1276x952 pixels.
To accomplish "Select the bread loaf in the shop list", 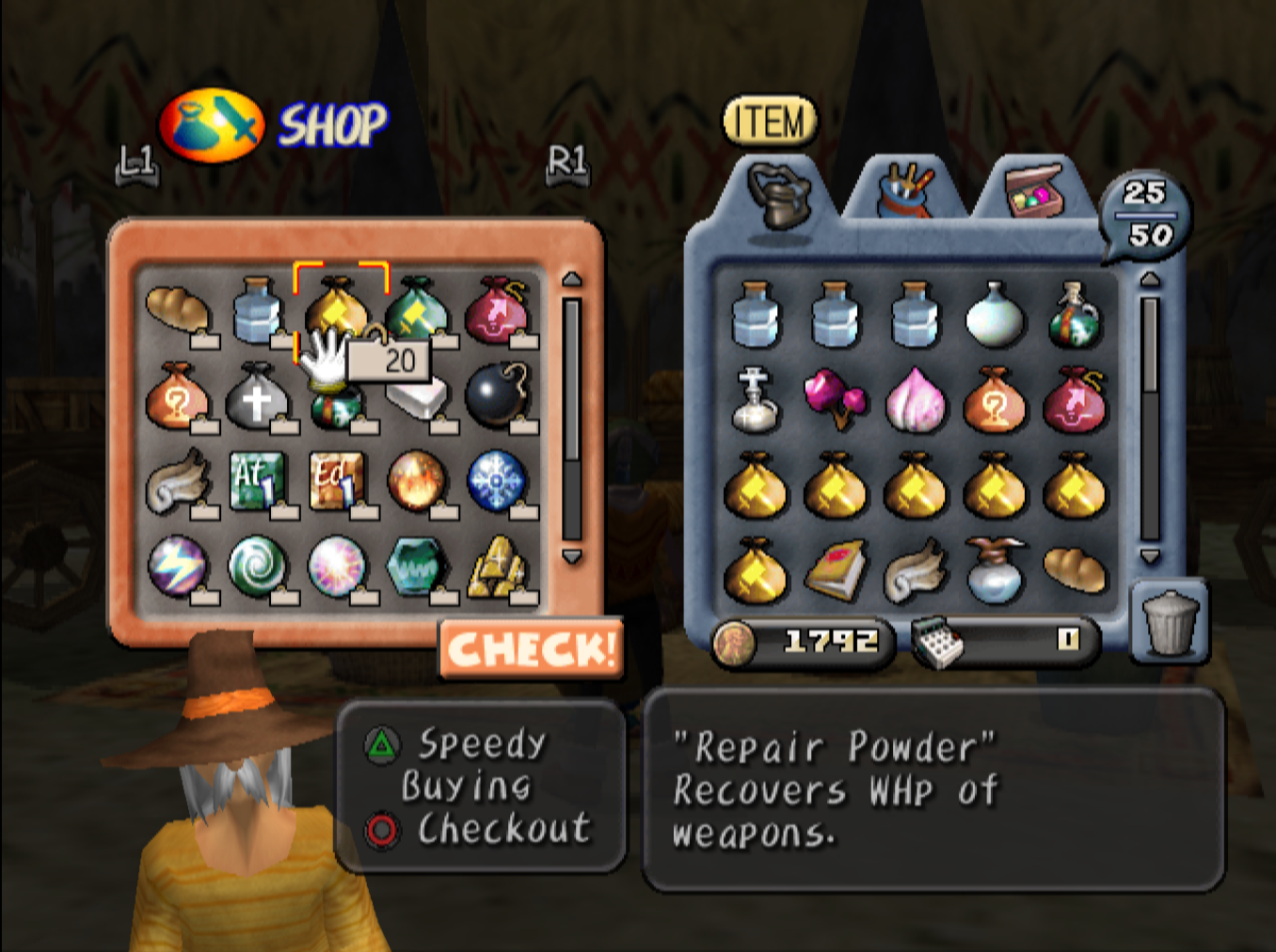I will click(x=178, y=309).
